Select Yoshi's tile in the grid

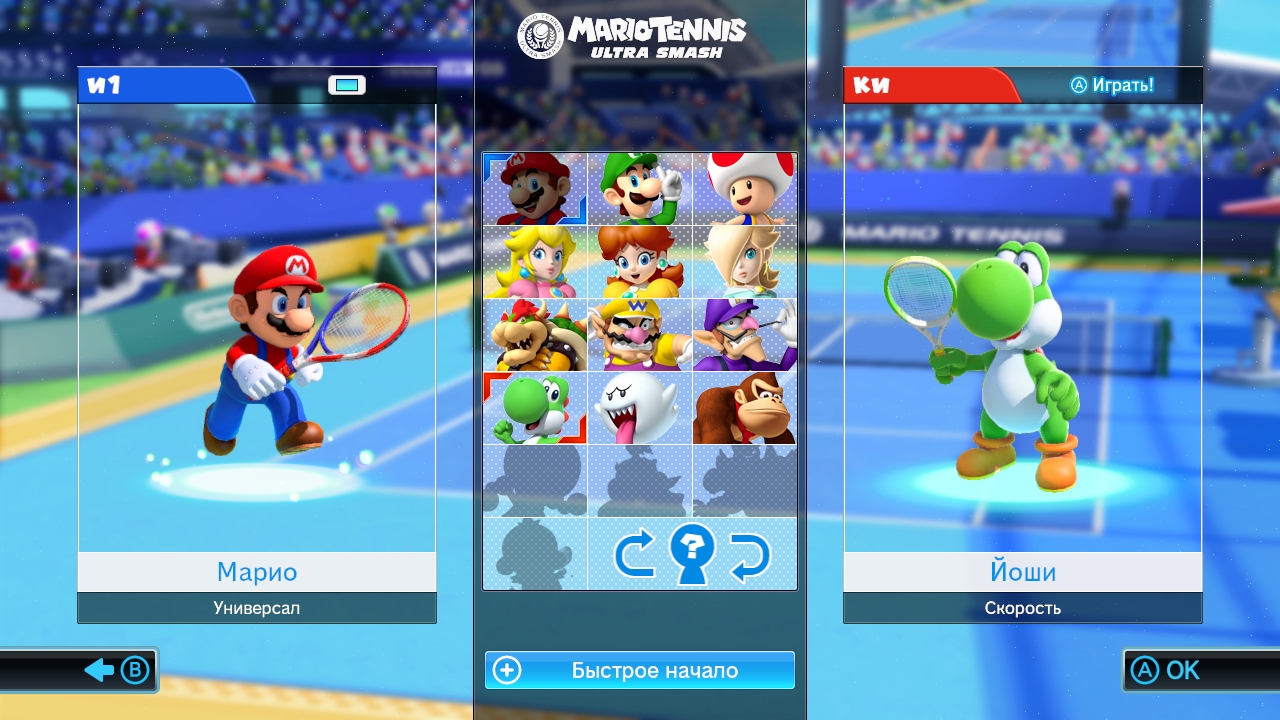click(x=535, y=408)
